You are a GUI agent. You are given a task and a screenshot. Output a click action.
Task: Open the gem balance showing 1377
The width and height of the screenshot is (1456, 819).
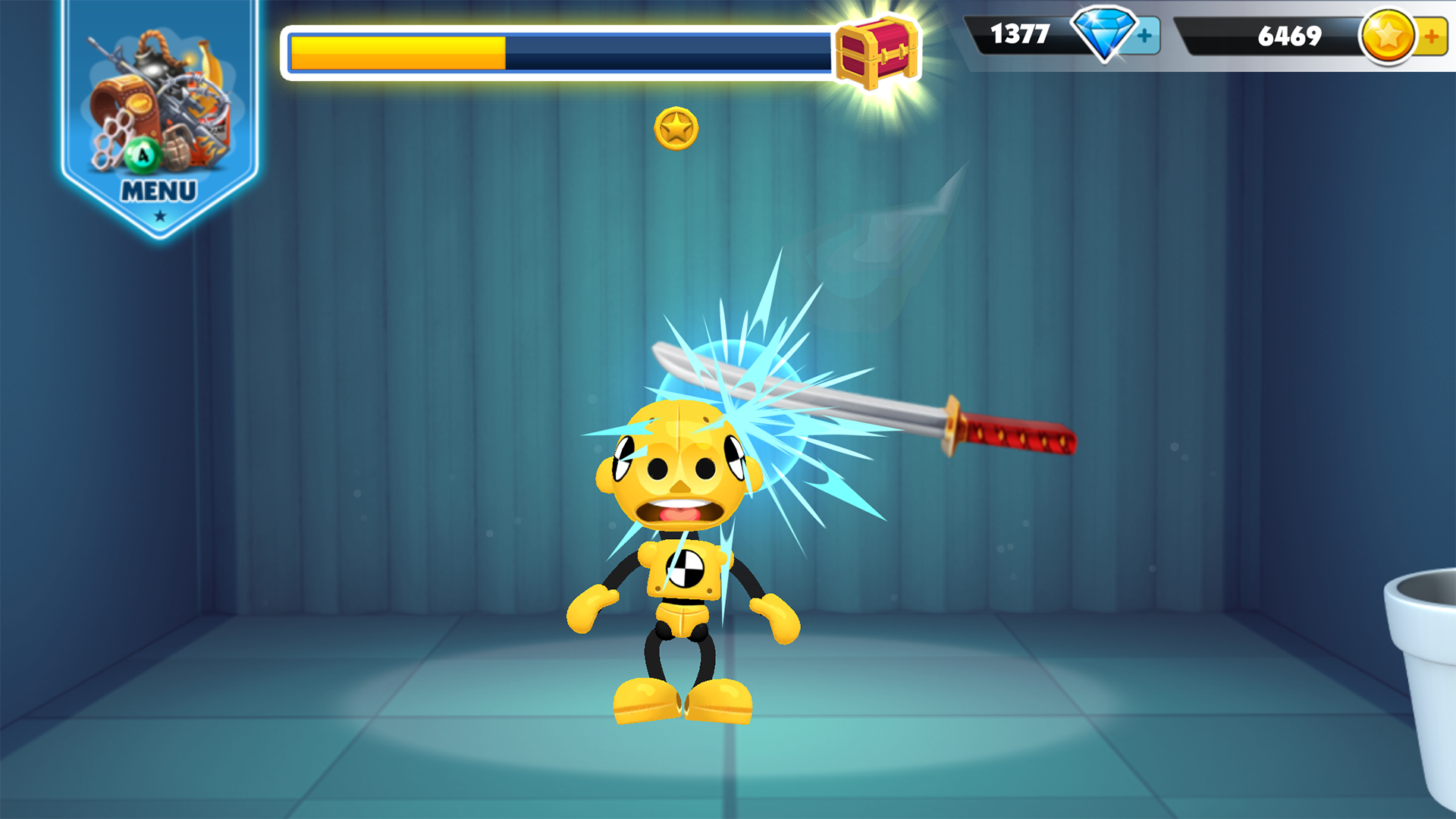1020,34
